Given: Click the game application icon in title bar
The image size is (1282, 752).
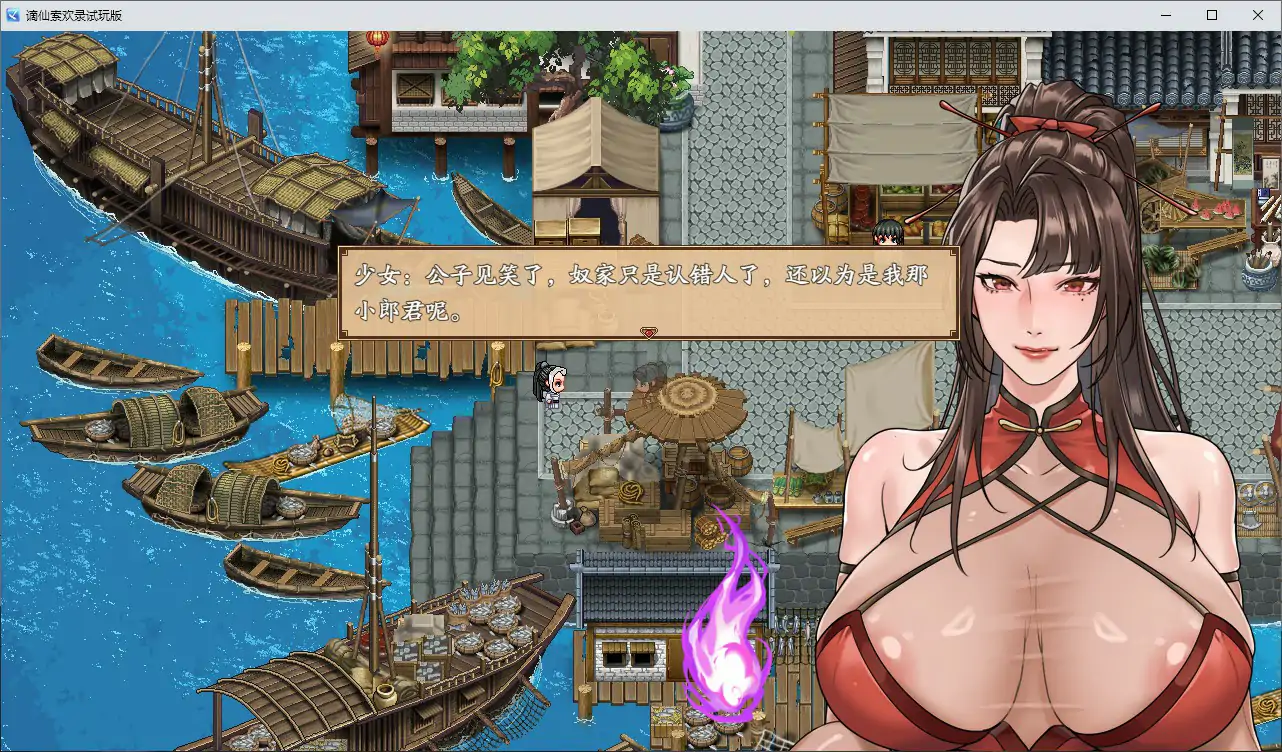Looking at the screenshot, I should [11, 14].
